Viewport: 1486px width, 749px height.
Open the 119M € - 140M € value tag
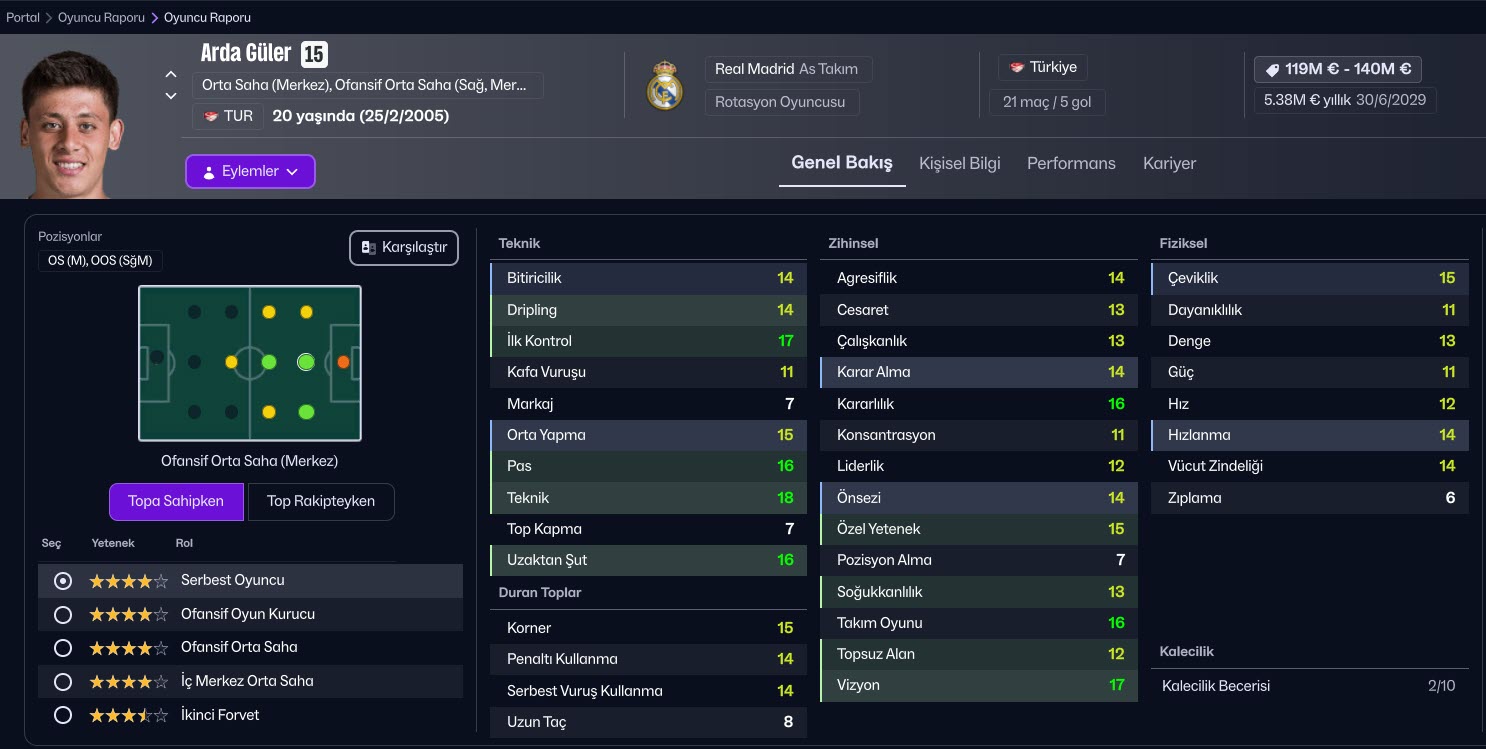(1337, 69)
